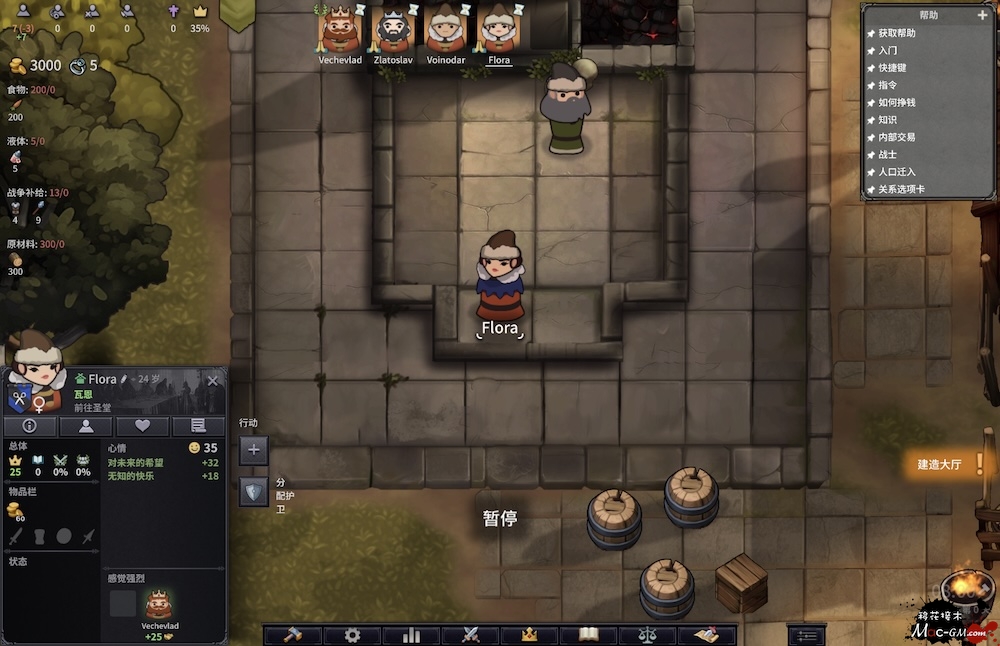The image size is (1000, 646).
Task: Click the 建造大厅 build hall notification
Action: [939, 464]
